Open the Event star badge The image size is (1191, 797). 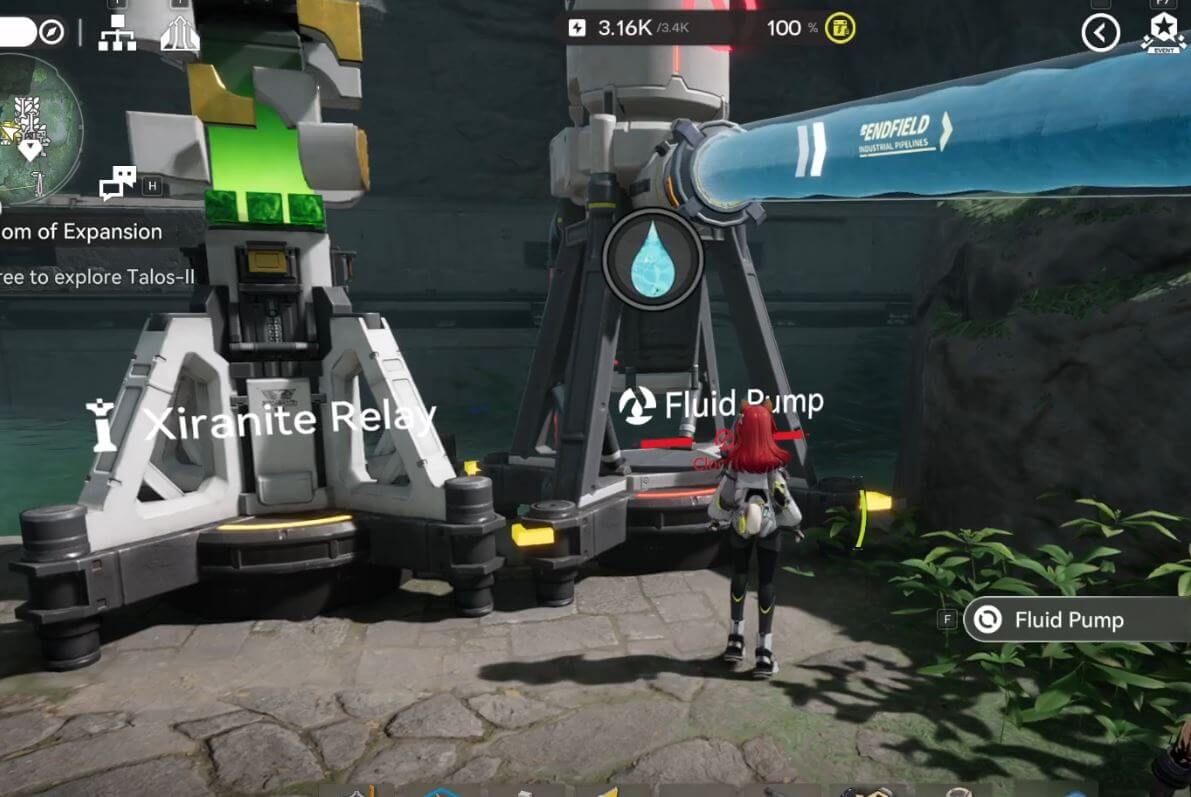pyautogui.click(x=1164, y=31)
